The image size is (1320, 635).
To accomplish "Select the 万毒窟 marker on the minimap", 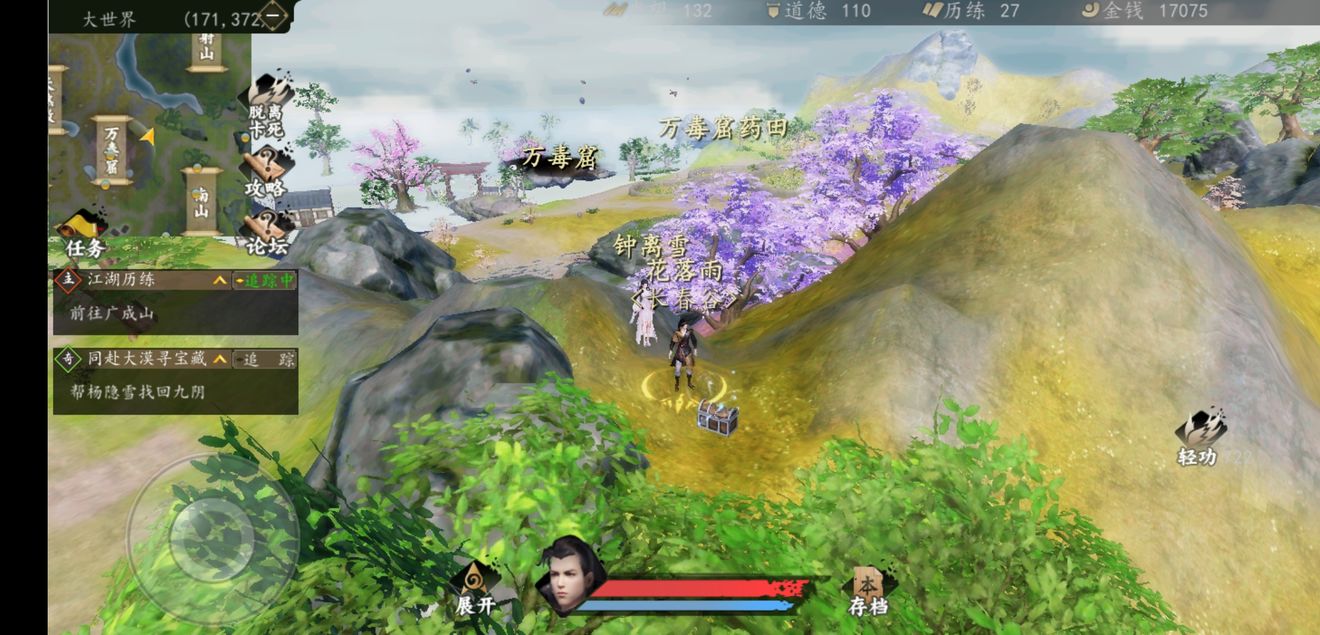I will click(112, 151).
